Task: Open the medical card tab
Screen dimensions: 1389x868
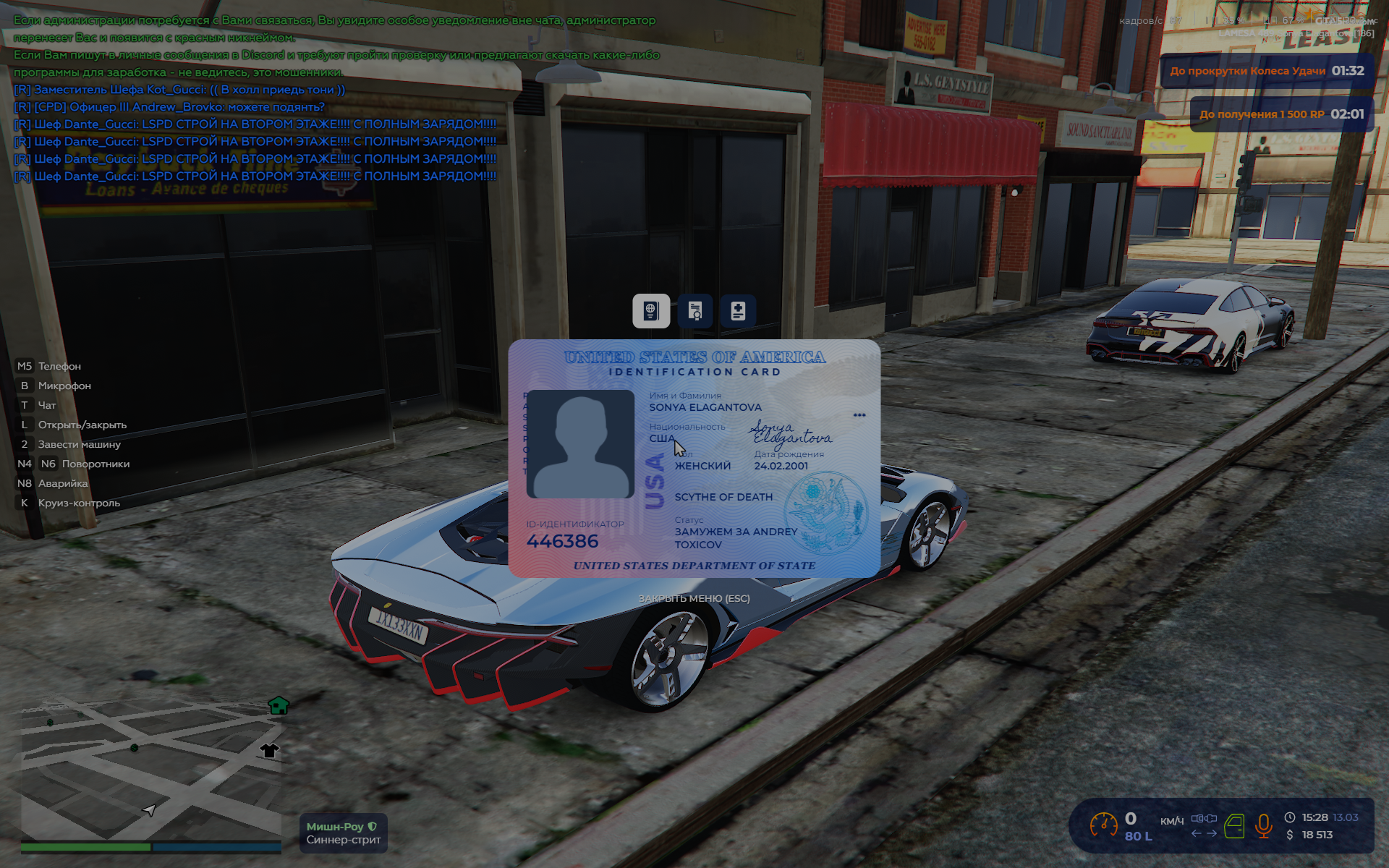Action: [738, 311]
